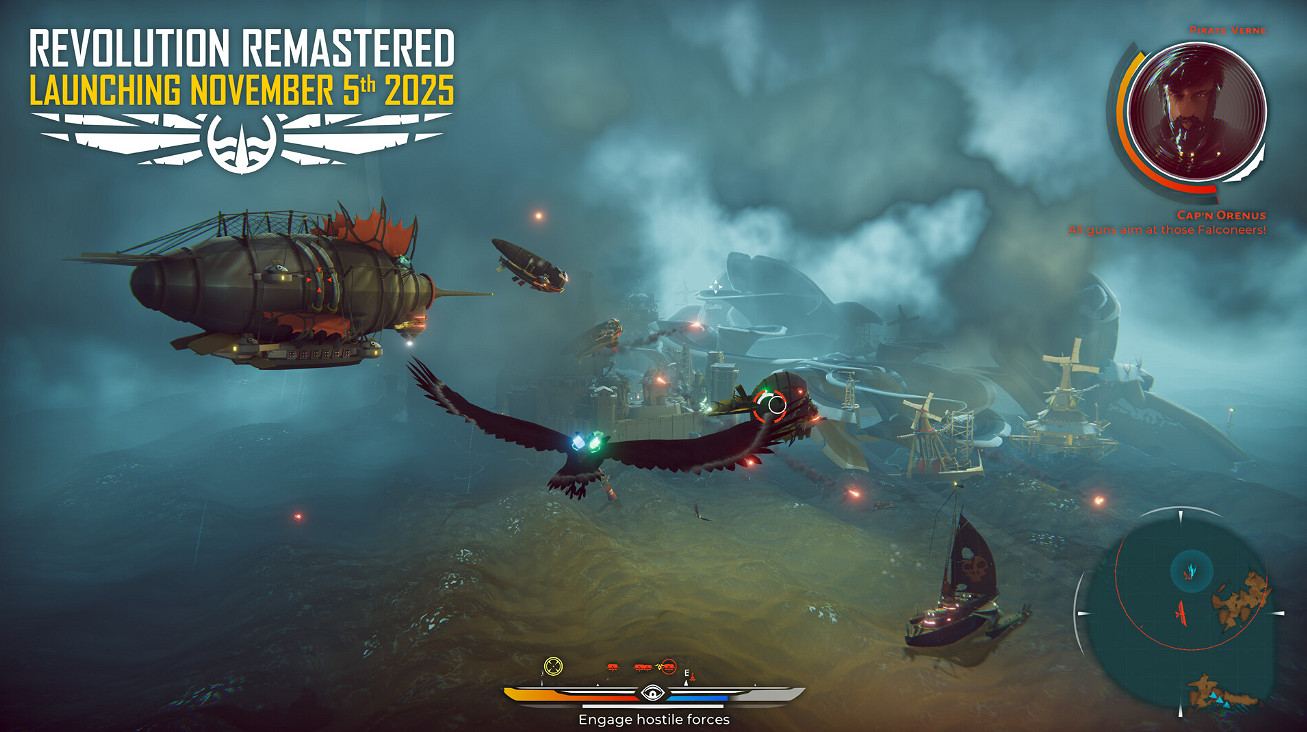
Task: Click the circled enemy airship icon on the HUD
Action: point(668,667)
